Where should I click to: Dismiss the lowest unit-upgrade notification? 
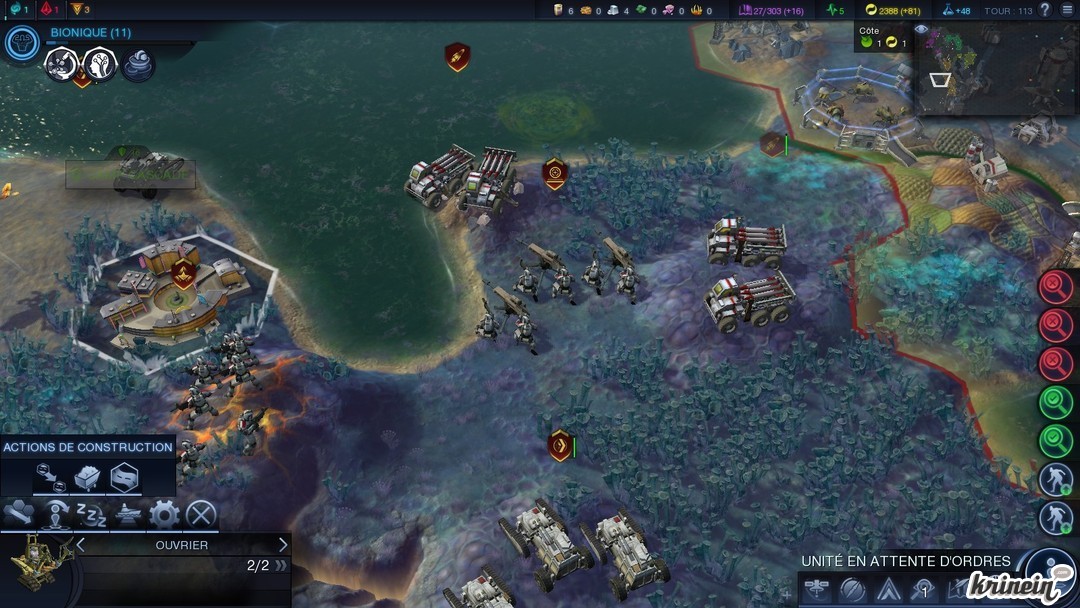coord(1055,517)
